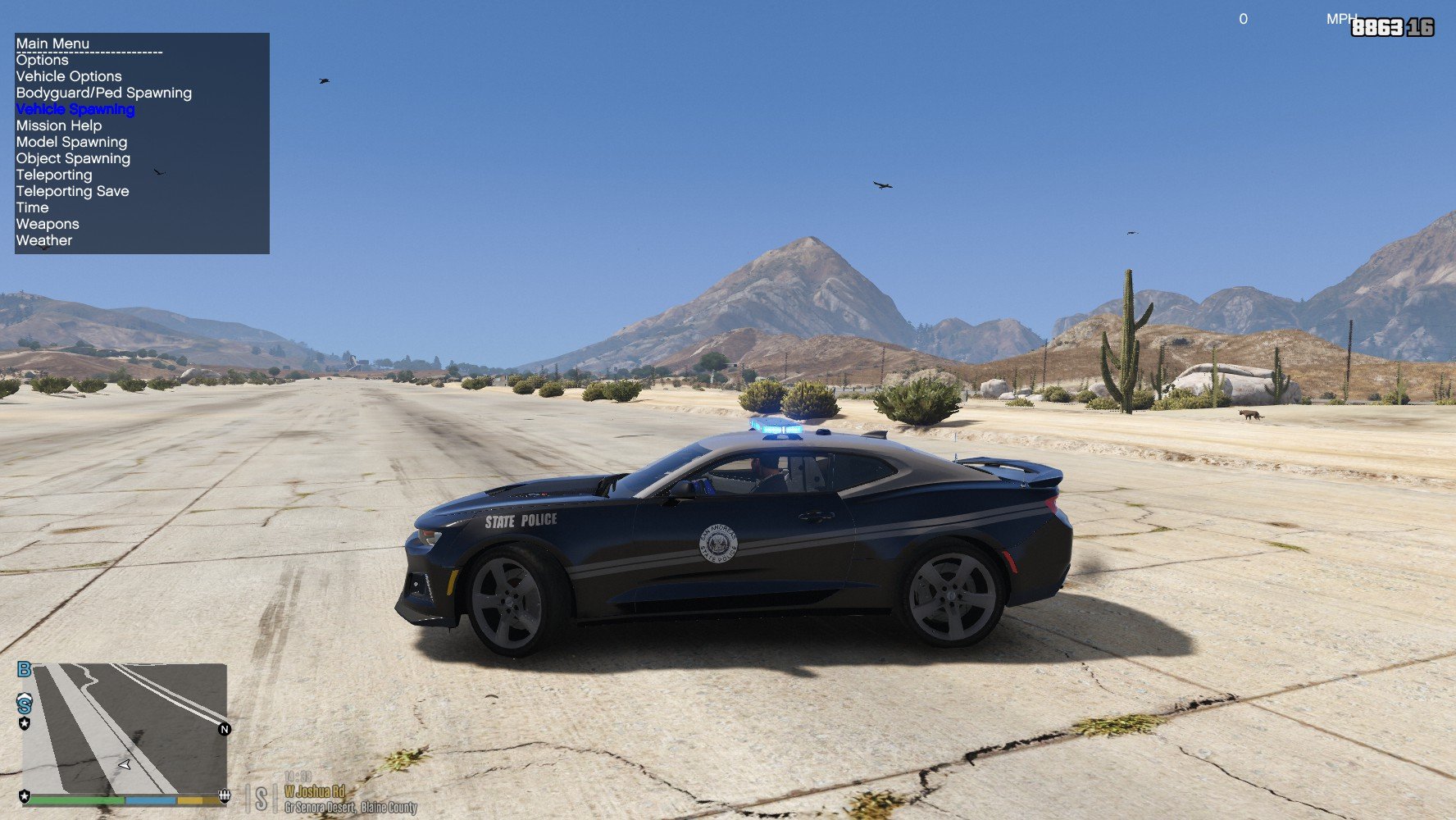
Task: Open the Options menu entry
Action: 43,60
